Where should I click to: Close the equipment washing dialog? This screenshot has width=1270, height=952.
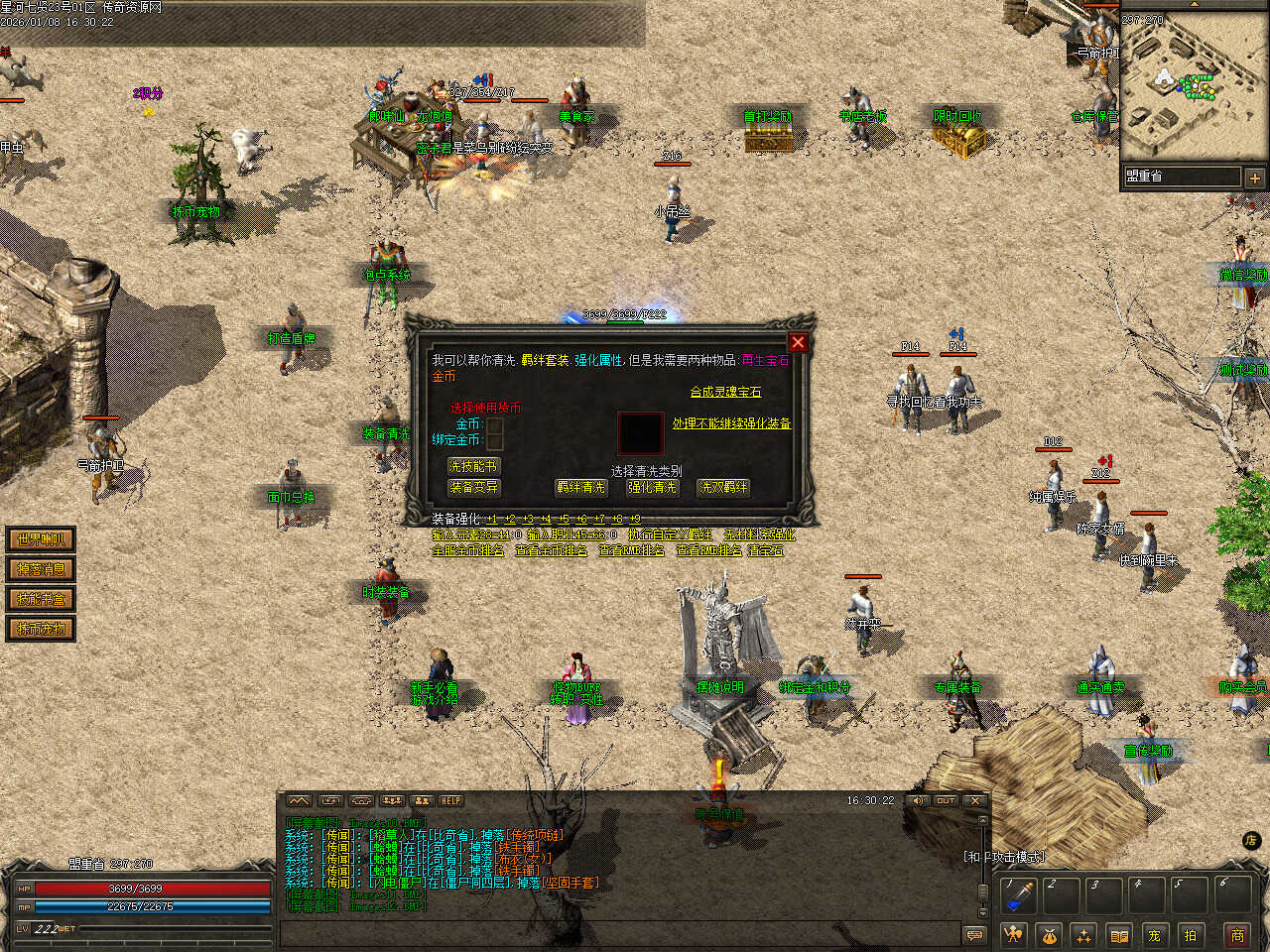tap(798, 342)
